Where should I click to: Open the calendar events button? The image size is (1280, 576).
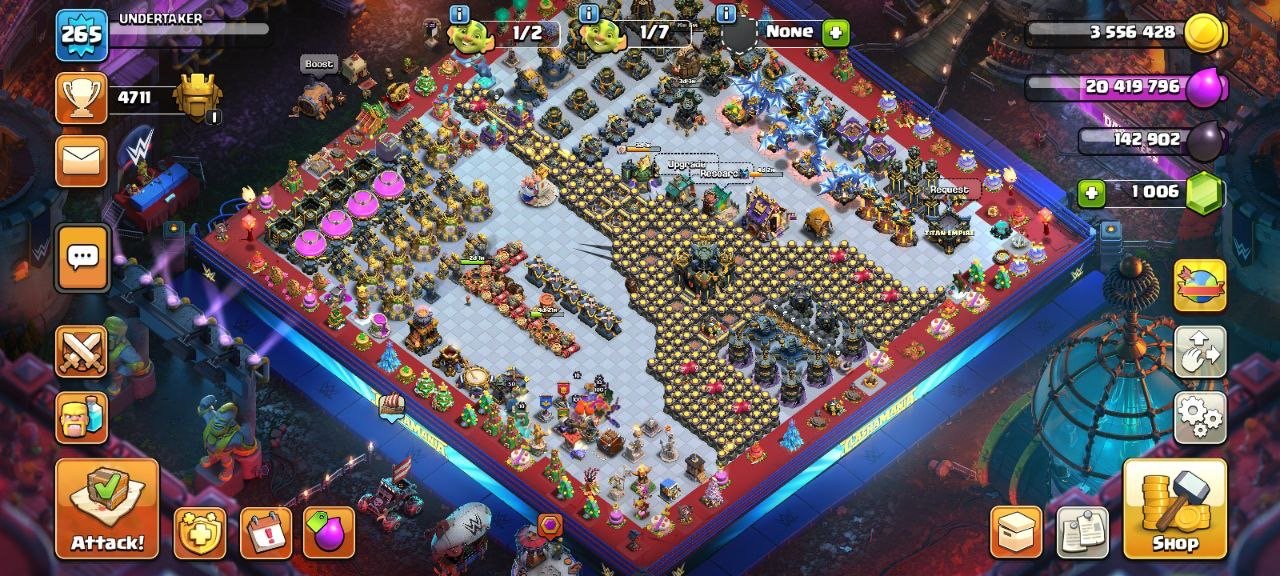click(266, 532)
